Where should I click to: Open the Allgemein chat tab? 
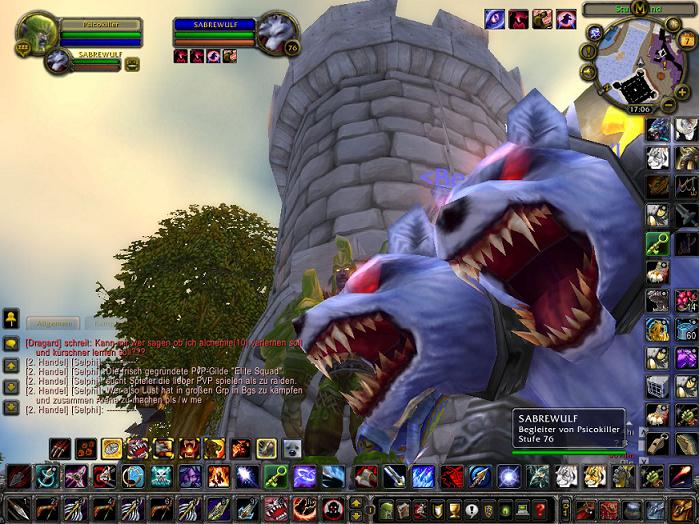pos(52,323)
